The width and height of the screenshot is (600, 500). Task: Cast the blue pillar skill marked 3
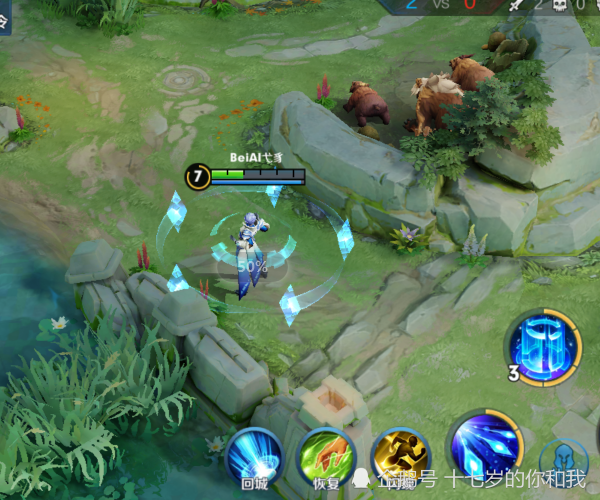pos(544,347)
